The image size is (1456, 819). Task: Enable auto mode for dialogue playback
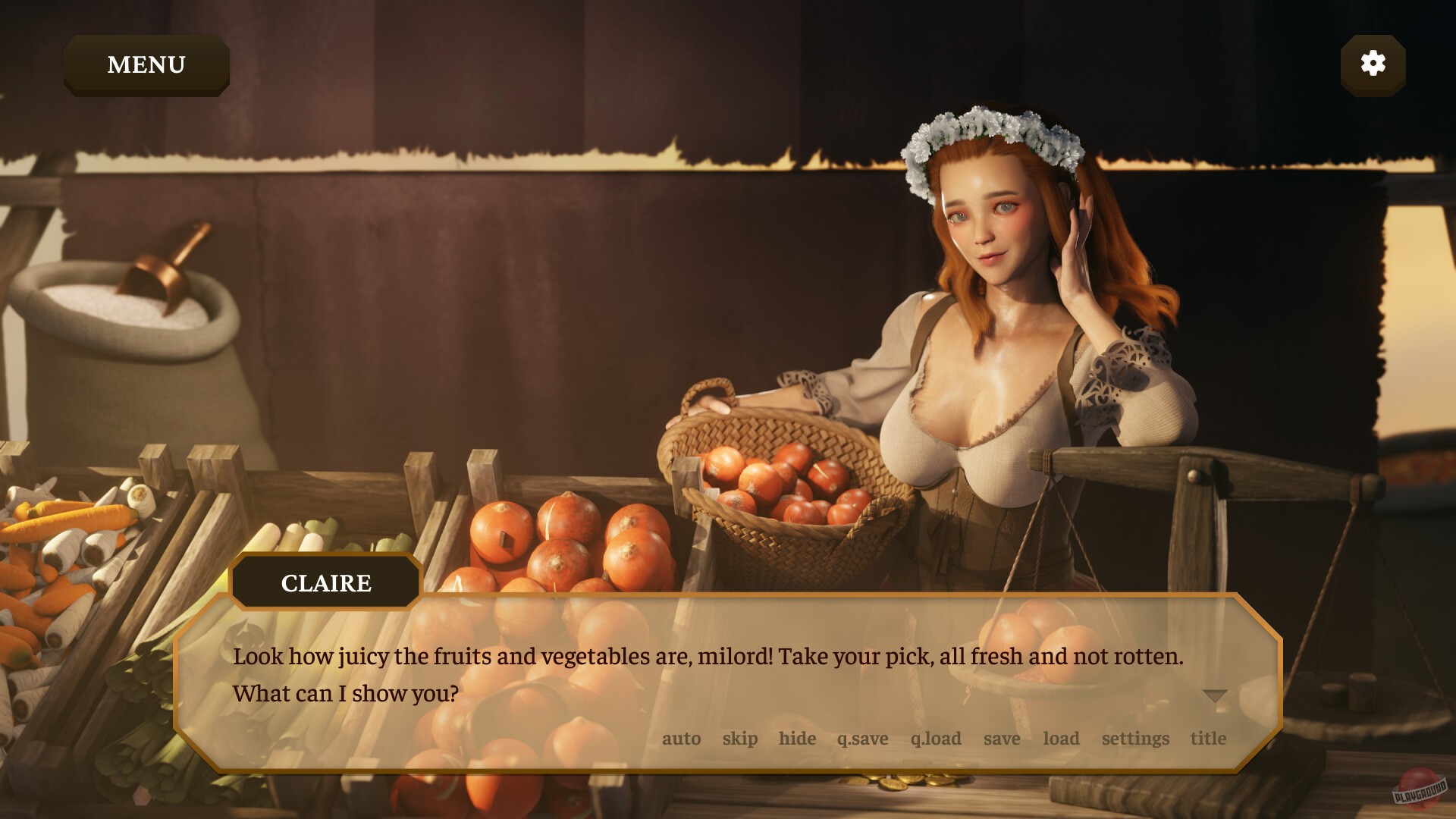(x=683, y=738)
